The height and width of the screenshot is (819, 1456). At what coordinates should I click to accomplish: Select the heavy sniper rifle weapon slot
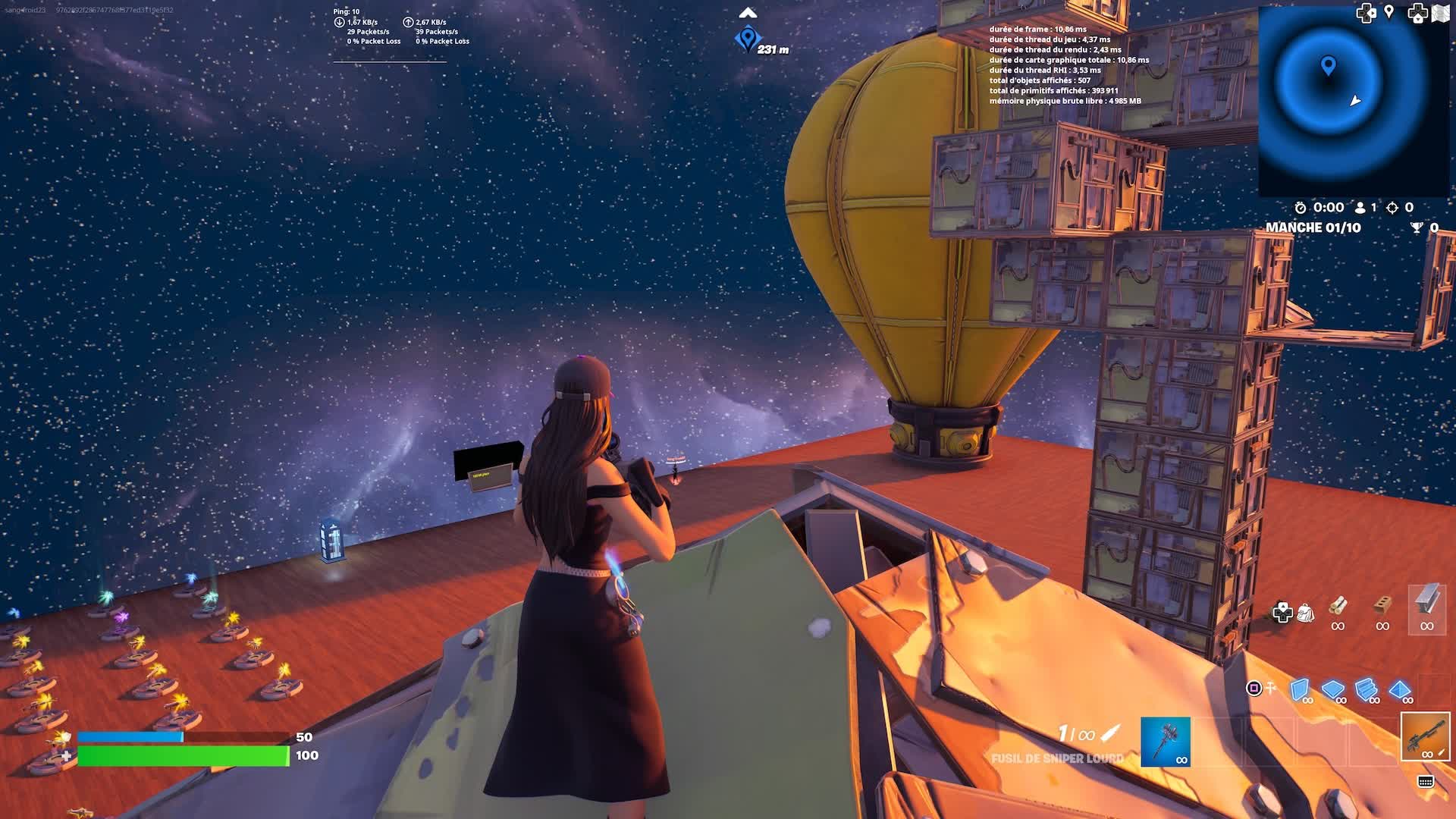pyautogui.click(x=1426, y=737)
